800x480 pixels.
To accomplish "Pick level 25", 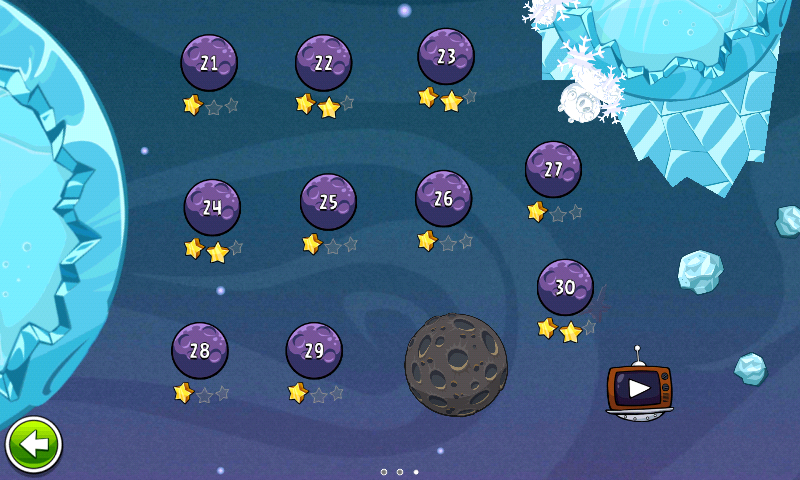I will (328, 202).
